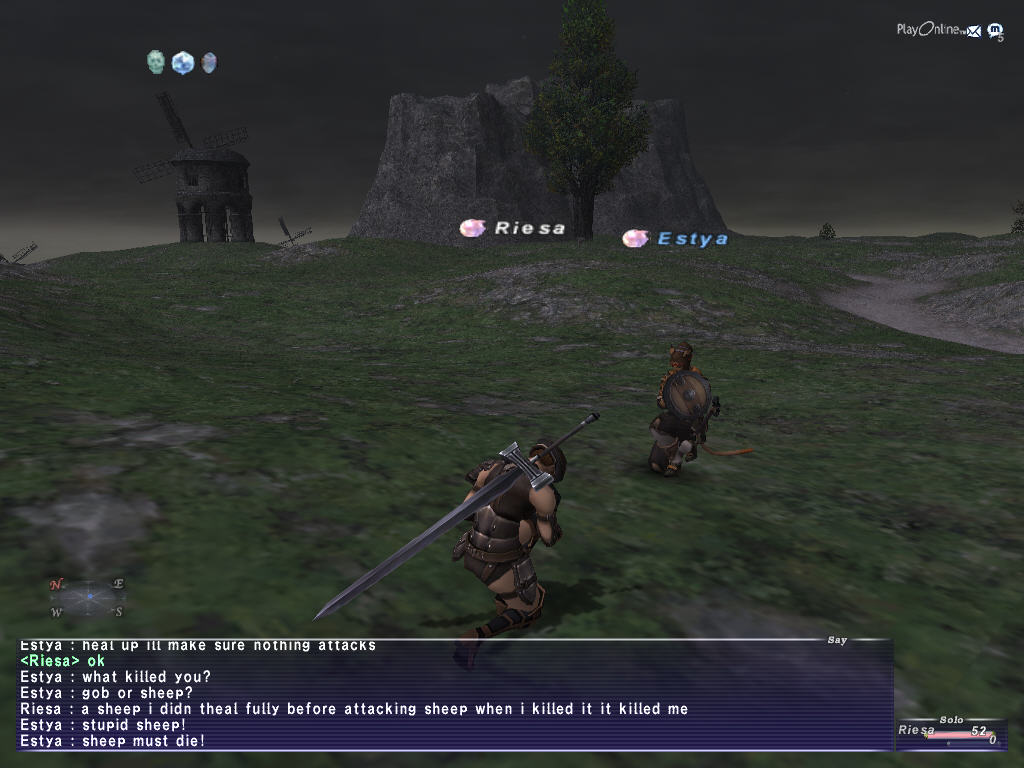The width and height of the screenshot is (1024, 768).
Task: Open the PlayOnline message bubble icon
Action: (995, 32)
